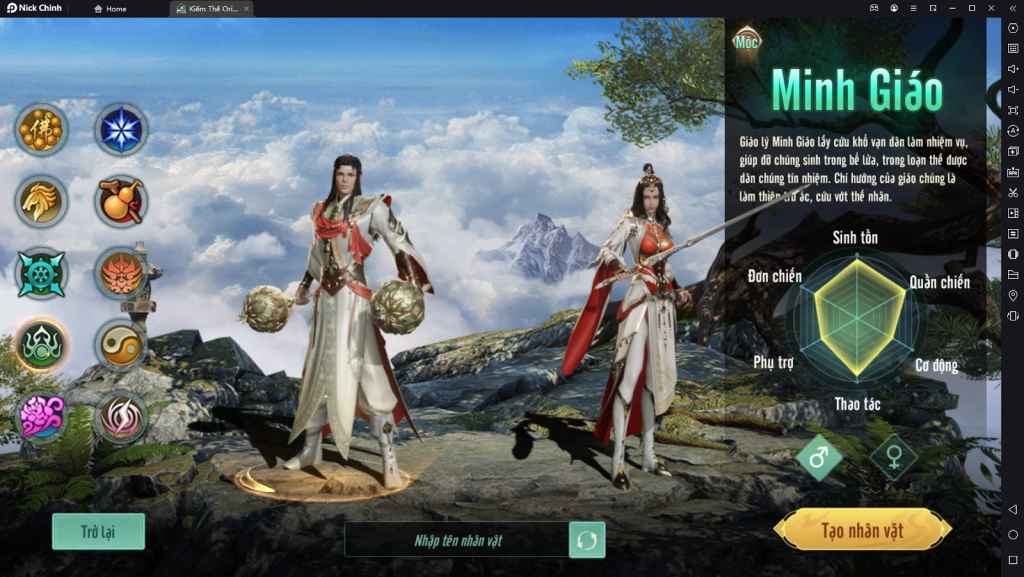The width and height of the screenshot is (1024, 577).
Task: Choose the blue ice crystal faction icon
Action: tap(121, 130)
